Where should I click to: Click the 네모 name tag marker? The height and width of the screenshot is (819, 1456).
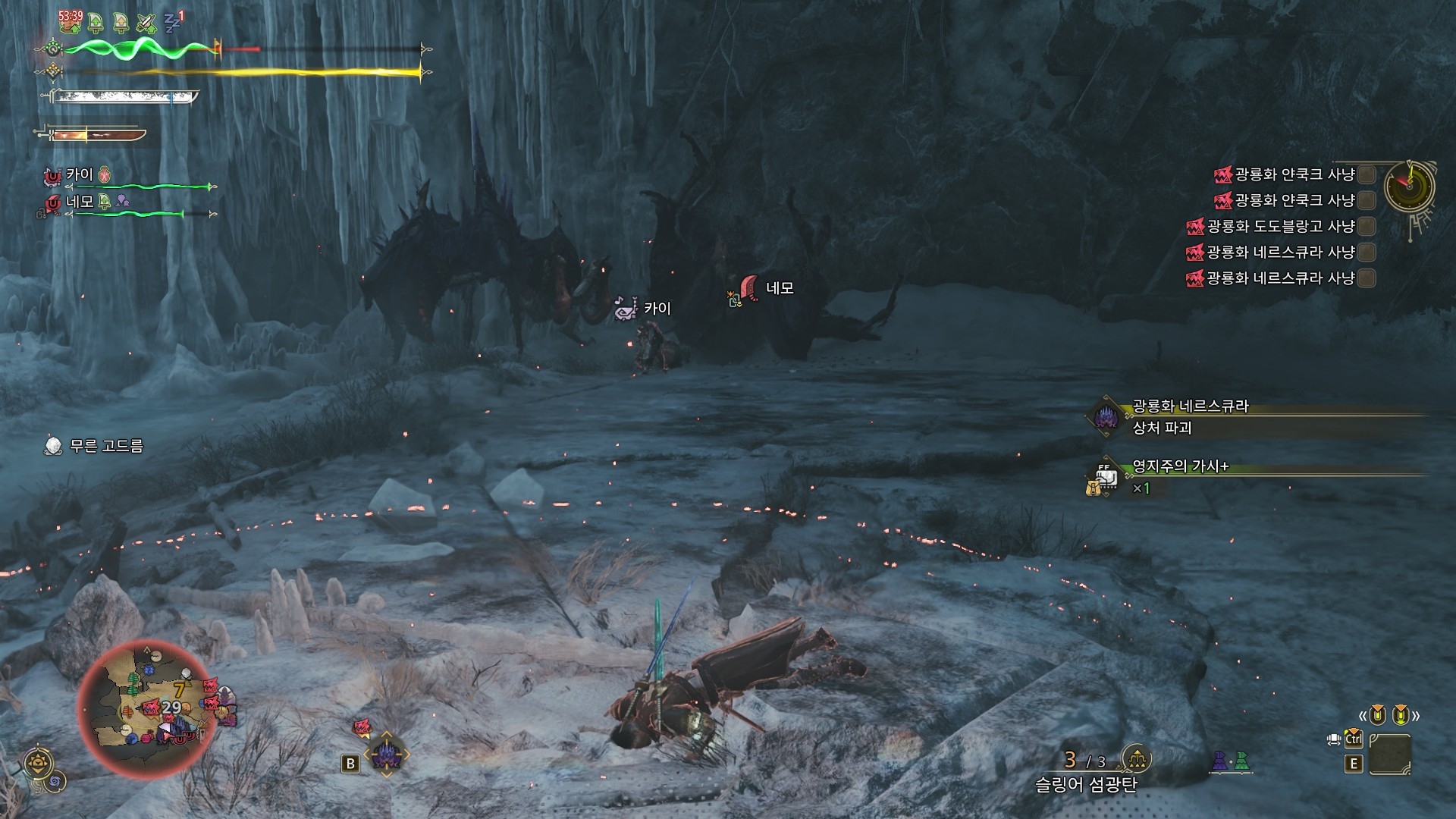779,288
